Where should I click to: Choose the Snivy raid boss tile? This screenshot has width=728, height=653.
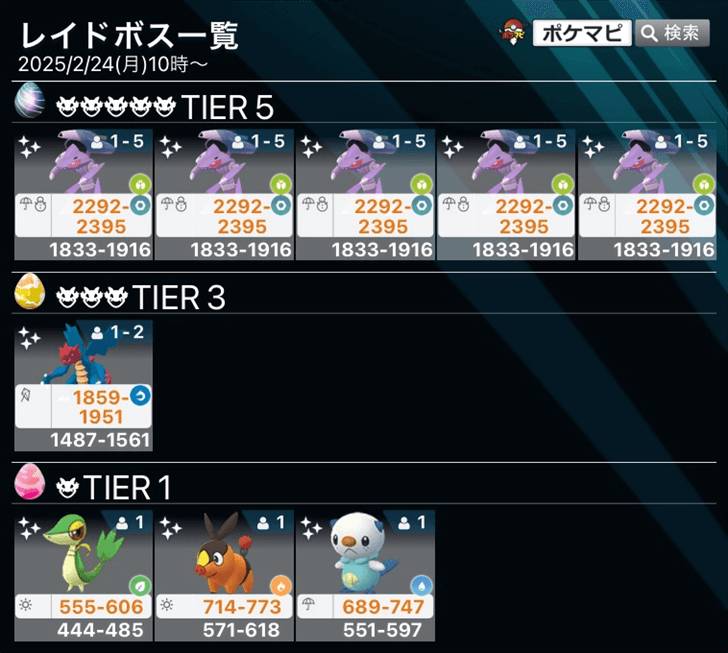[83, 575]
